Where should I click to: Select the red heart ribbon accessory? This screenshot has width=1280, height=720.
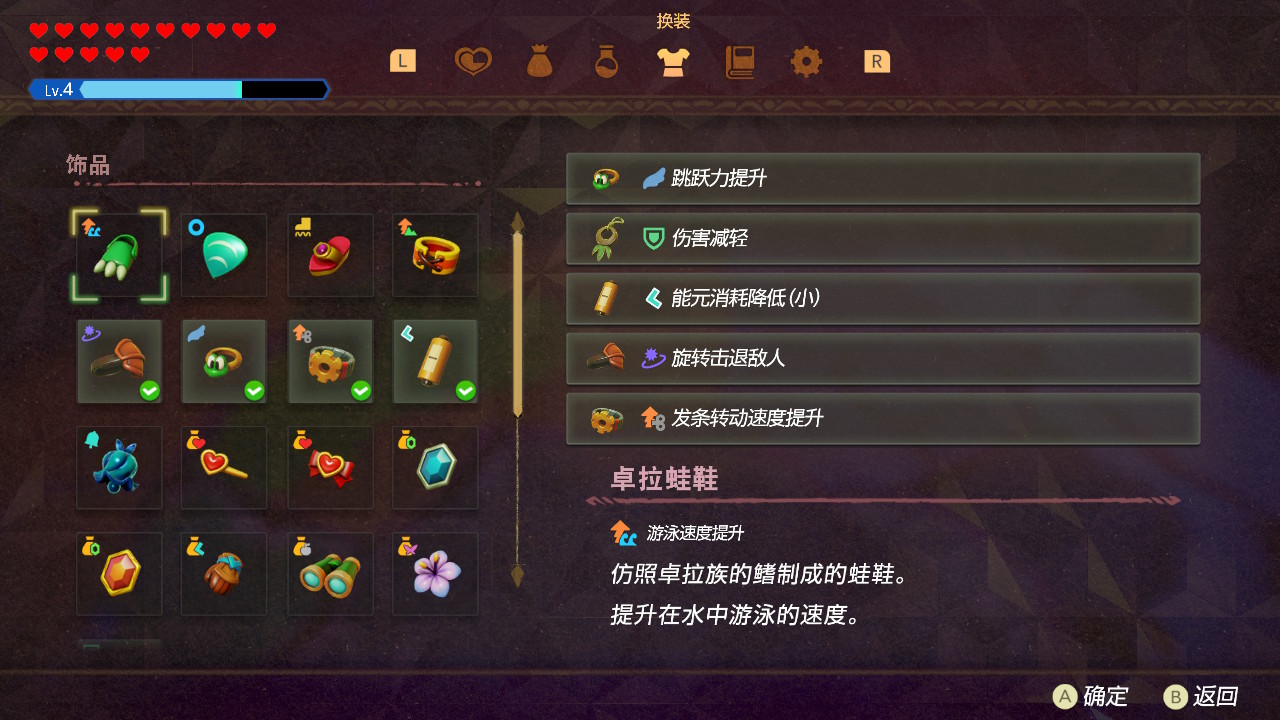[x=330, y=467]
